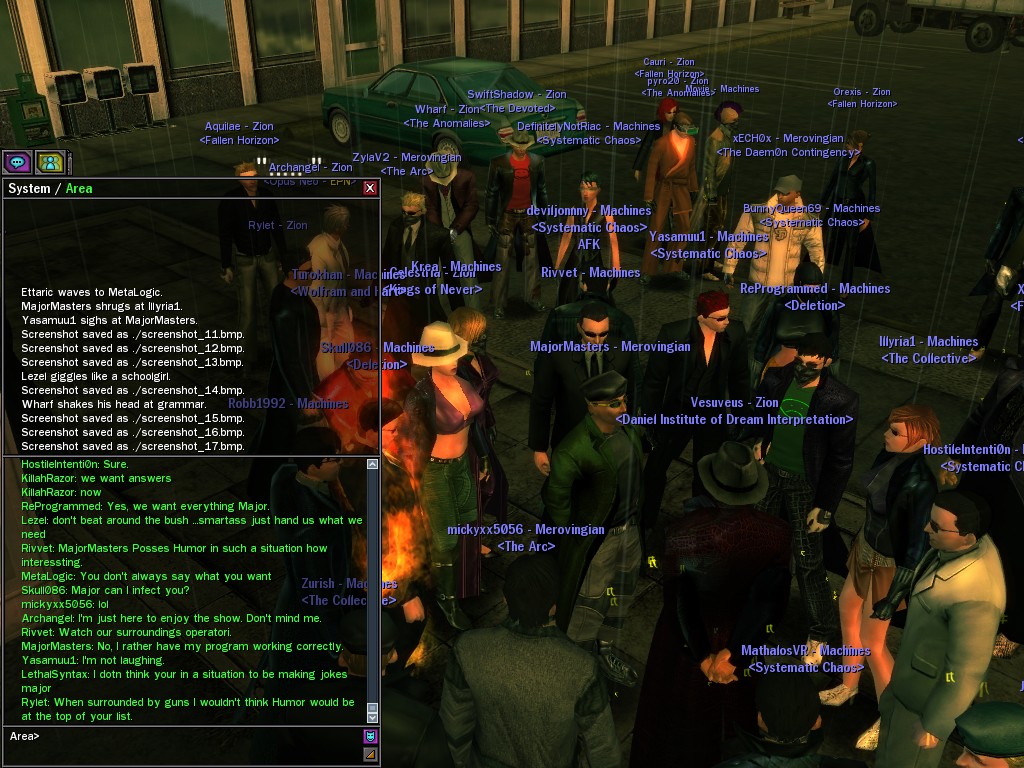Screen dimensions: 1024x768
Task: Select the Area channel label in chat title
Action: [x=79, y=189]
